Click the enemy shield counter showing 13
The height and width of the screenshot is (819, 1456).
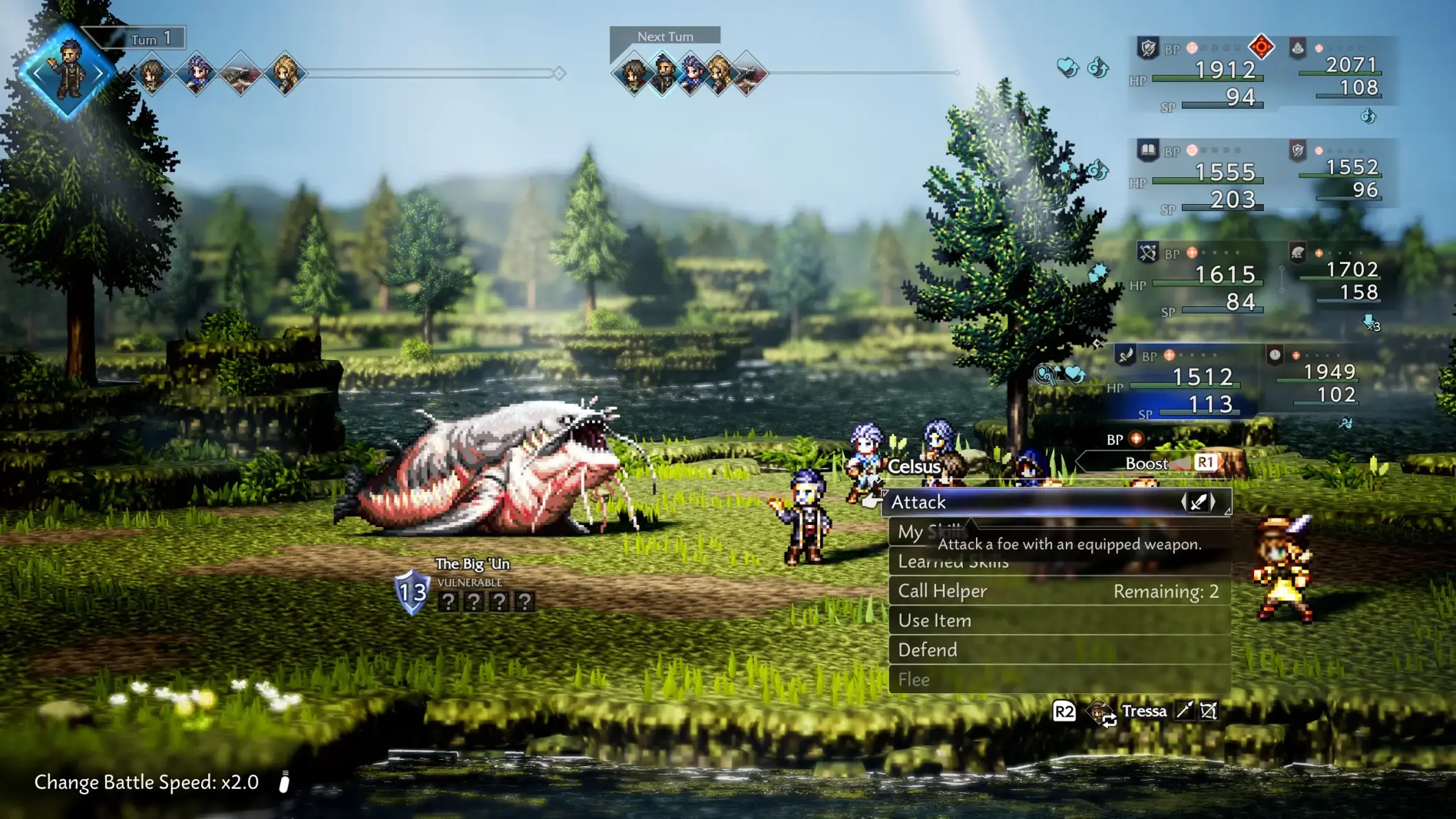point(412,592)
